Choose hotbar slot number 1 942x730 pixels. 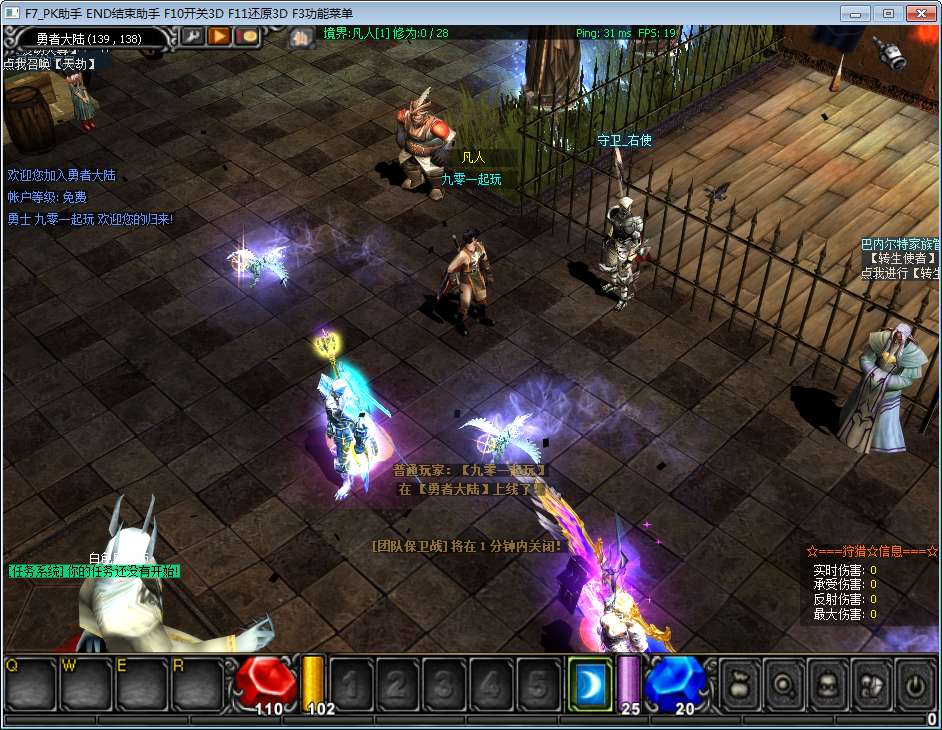[351, 685]
